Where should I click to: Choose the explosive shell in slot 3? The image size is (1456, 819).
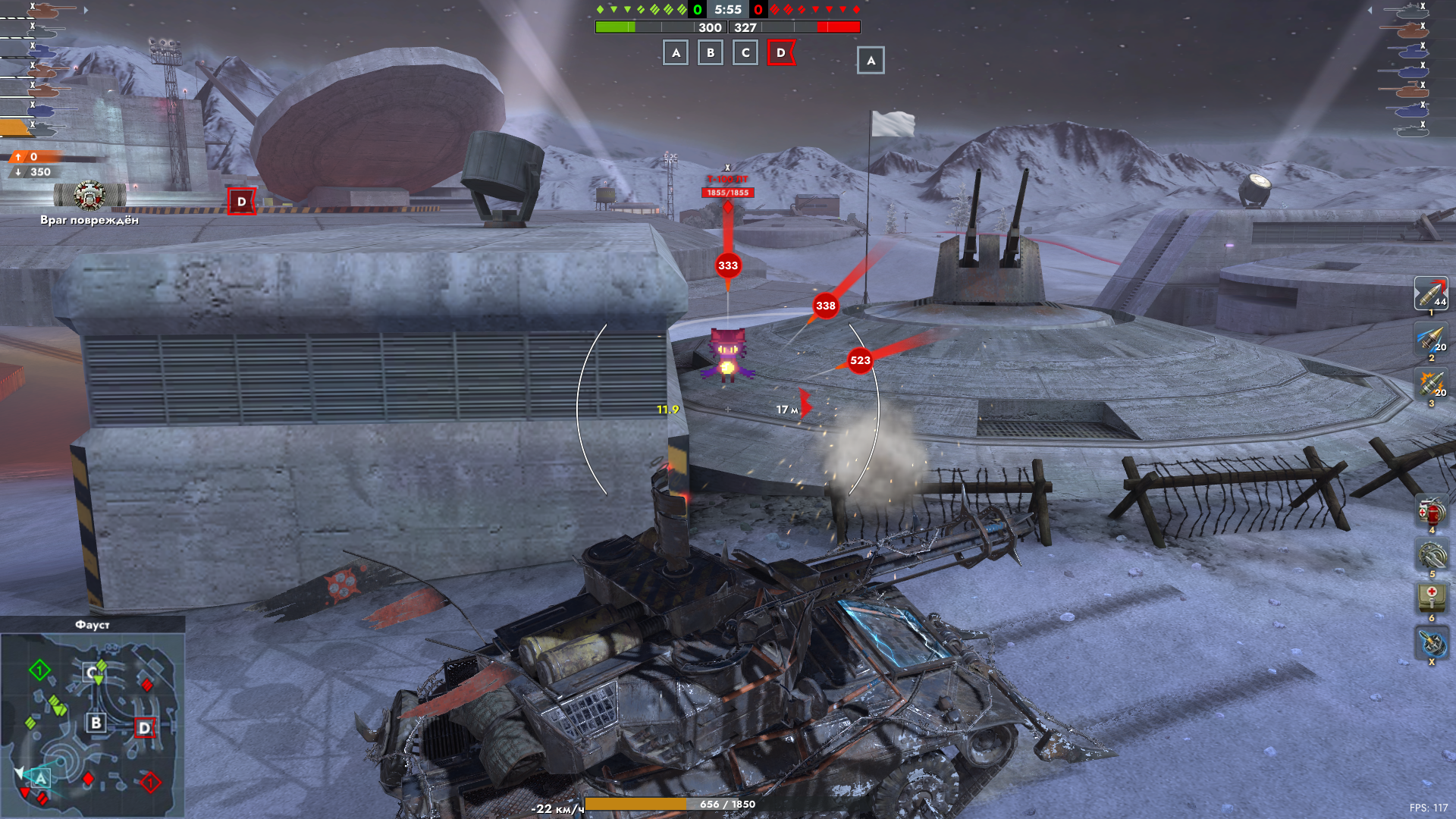click(x=1430, y=384)
